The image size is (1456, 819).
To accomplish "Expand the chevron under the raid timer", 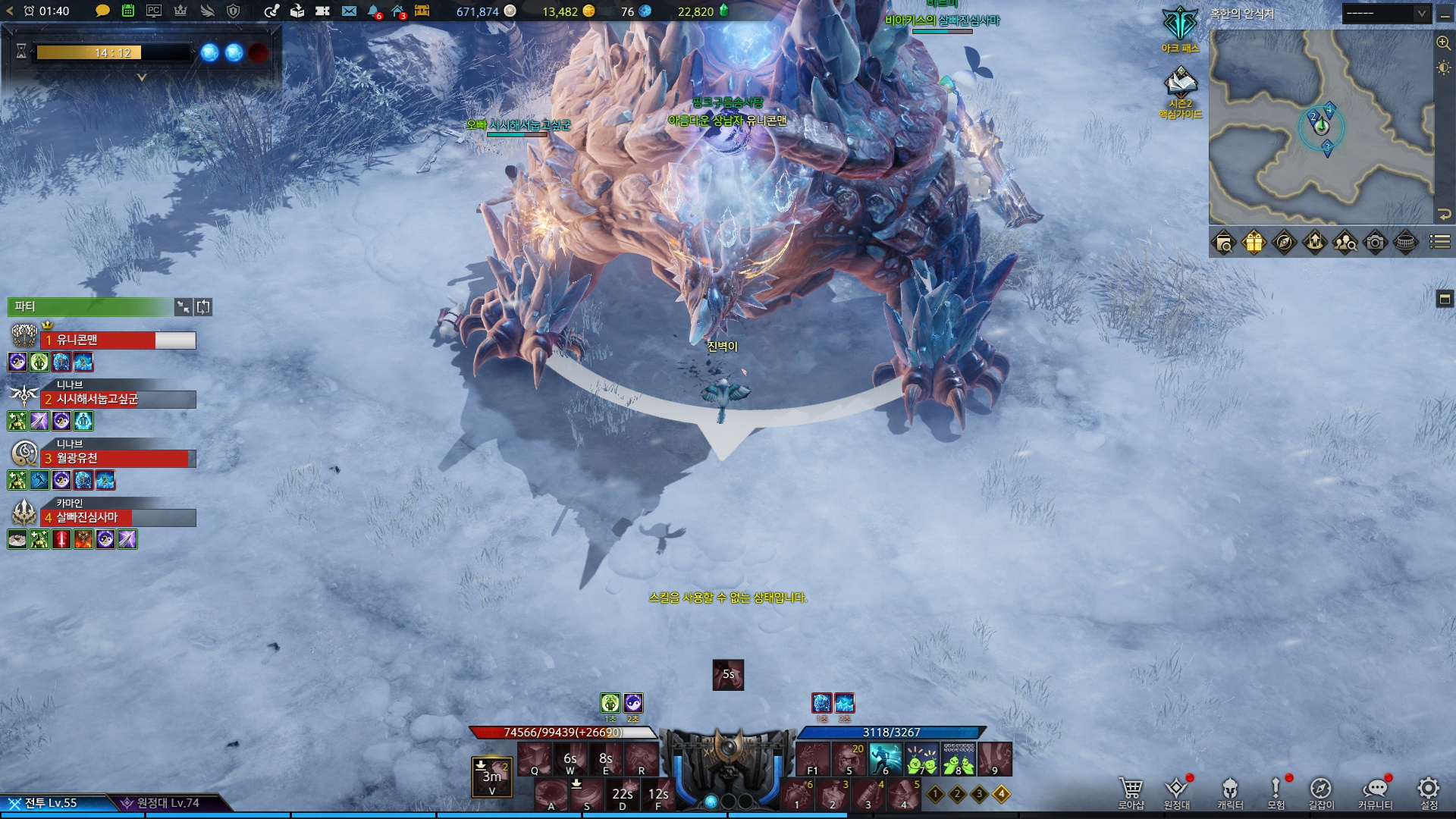I will (x=141, y=77).
